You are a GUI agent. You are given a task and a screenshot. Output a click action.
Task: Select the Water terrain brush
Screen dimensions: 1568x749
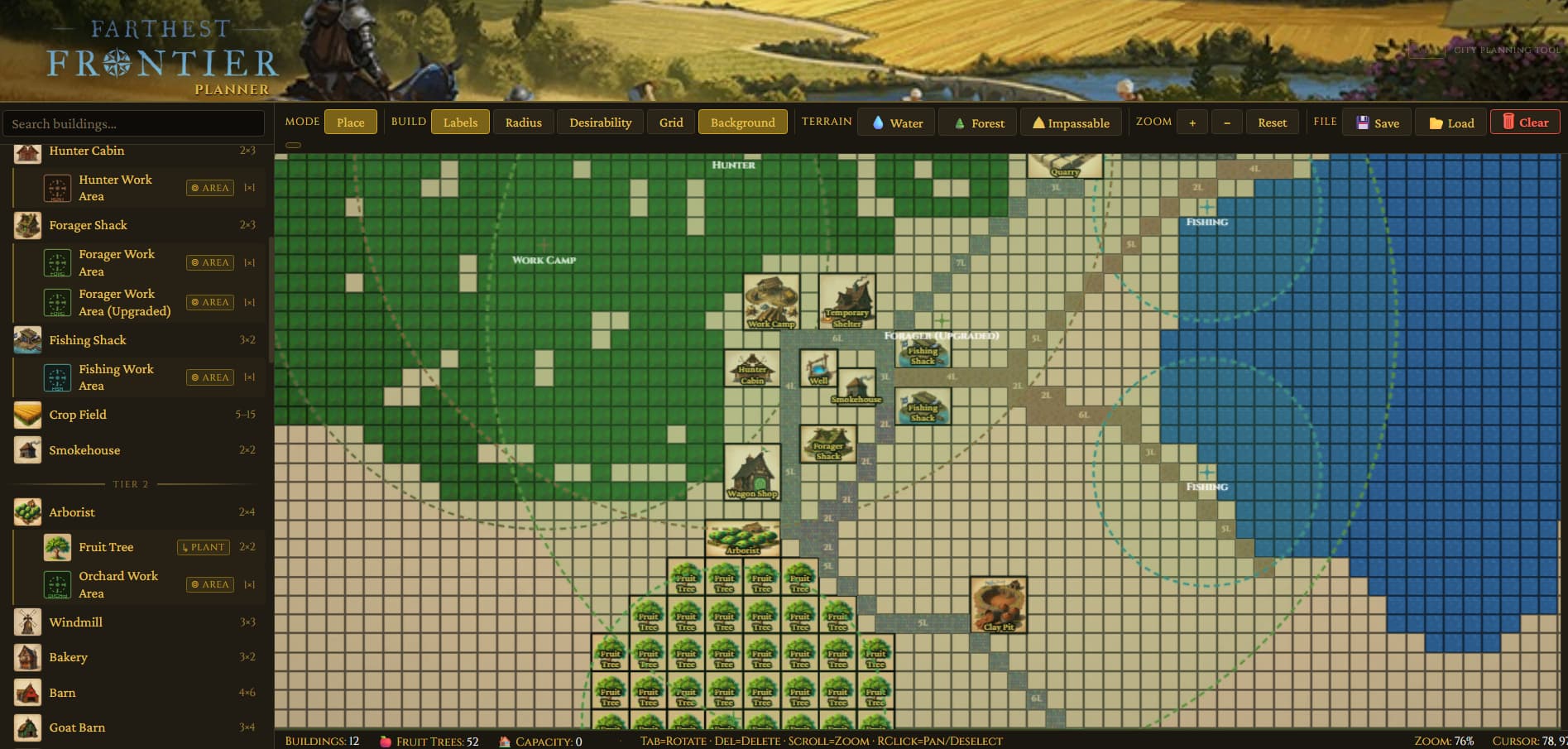[x=896, y=122]
